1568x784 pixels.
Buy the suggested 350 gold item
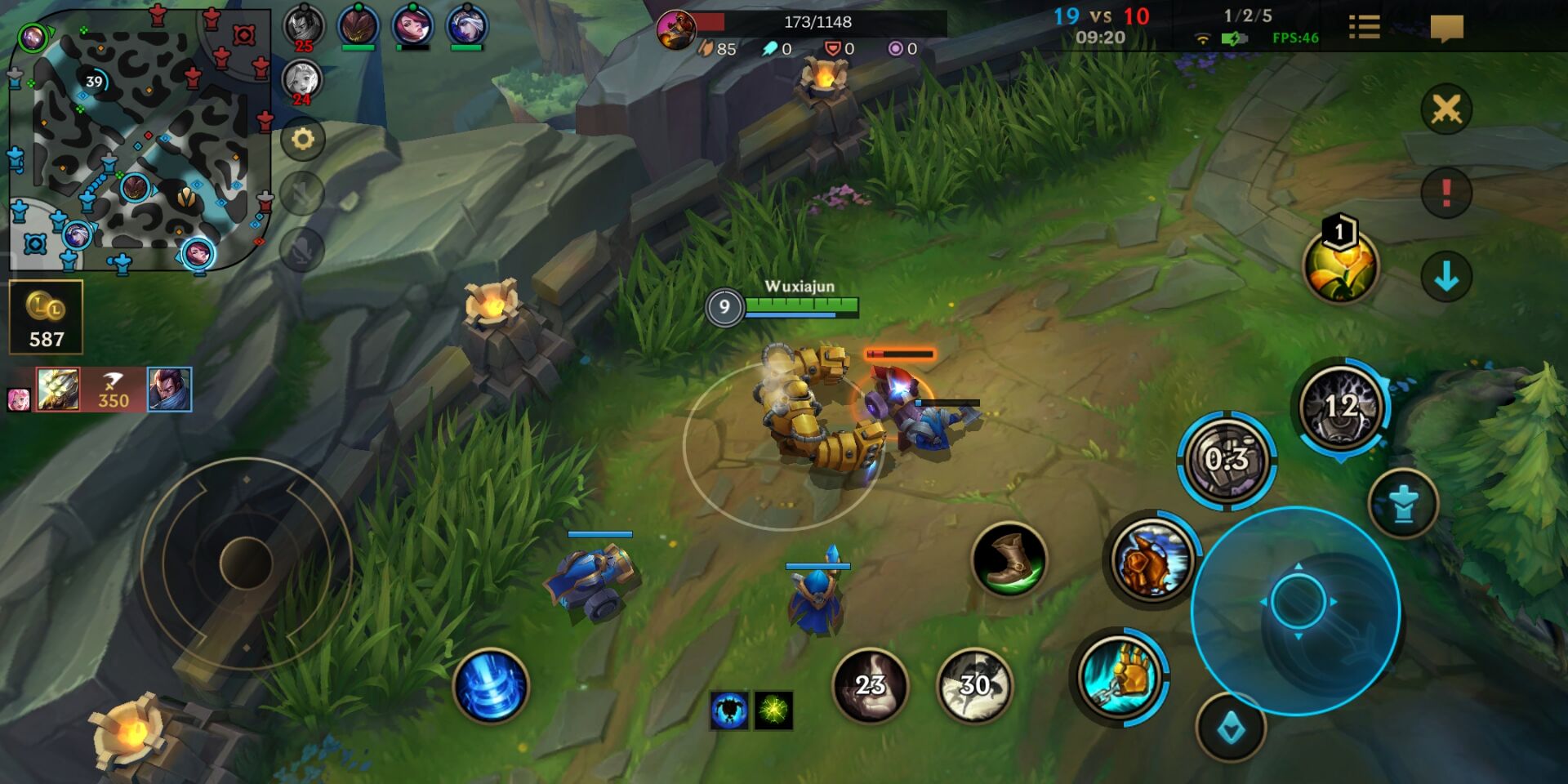113,389
